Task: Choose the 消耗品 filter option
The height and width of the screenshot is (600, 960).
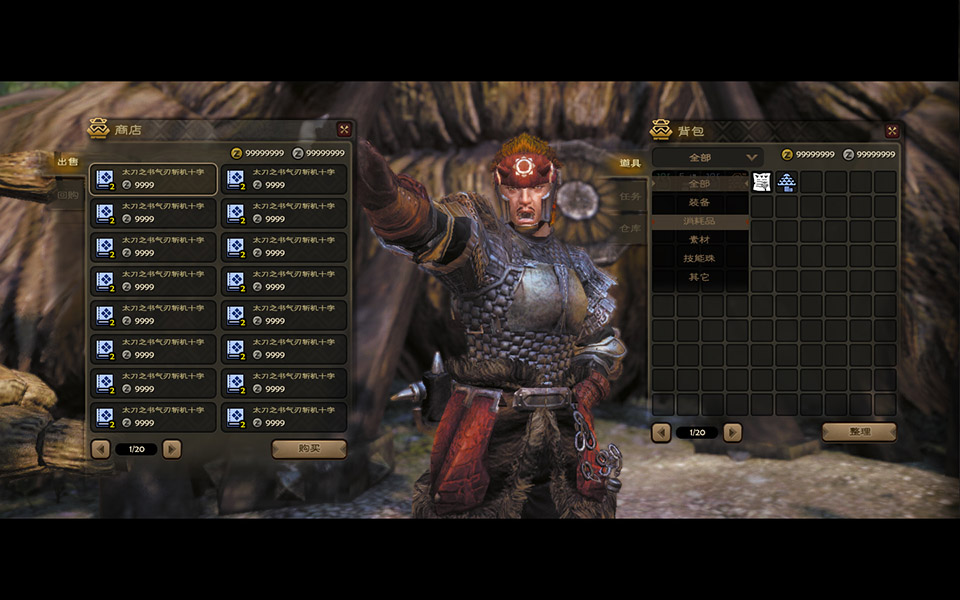Action: pyautogui.click(x=700, y=221)
